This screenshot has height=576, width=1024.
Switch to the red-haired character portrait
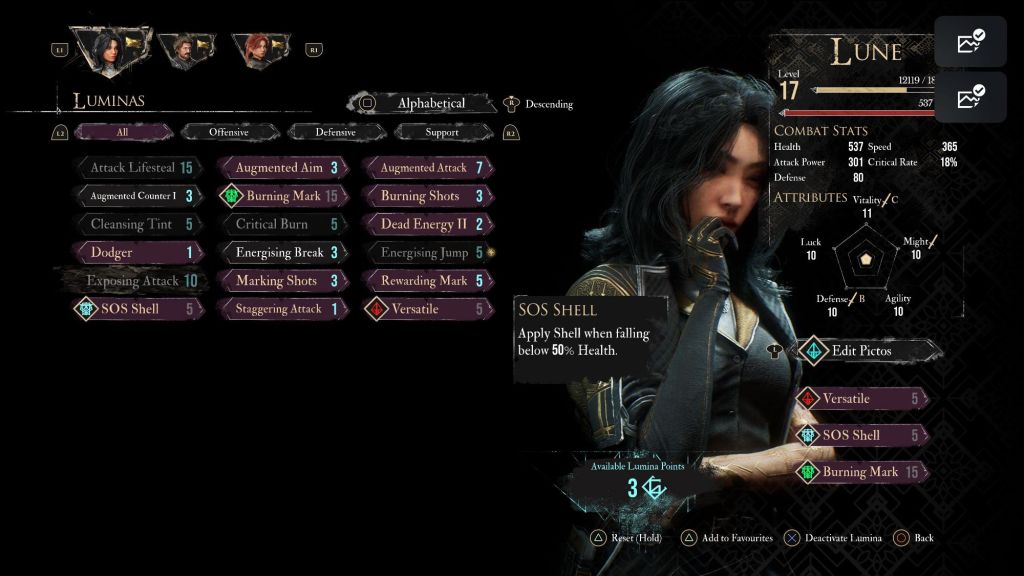coord(257,48)
